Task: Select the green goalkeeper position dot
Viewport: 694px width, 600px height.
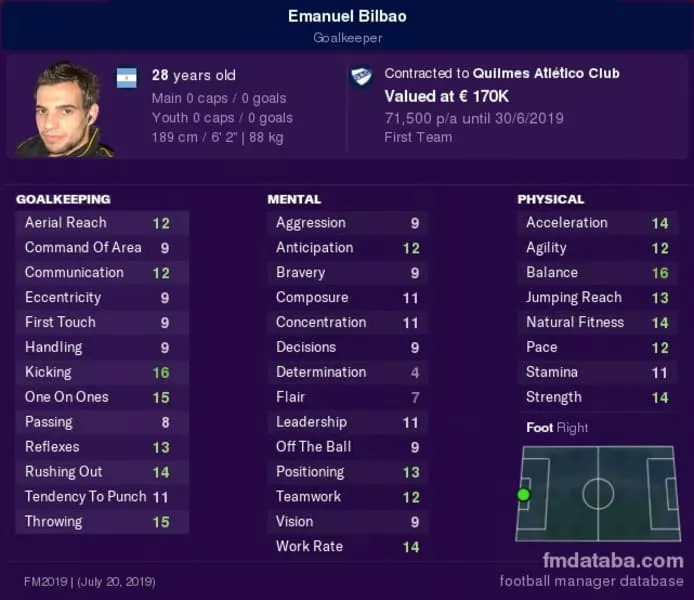Action: pyautogui.click(x=523, y=494)
